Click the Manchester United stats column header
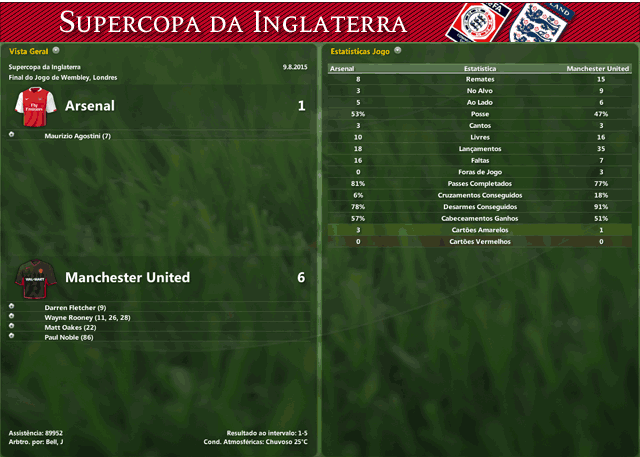Viewport: 640px width, 457px height. point(597,69)
